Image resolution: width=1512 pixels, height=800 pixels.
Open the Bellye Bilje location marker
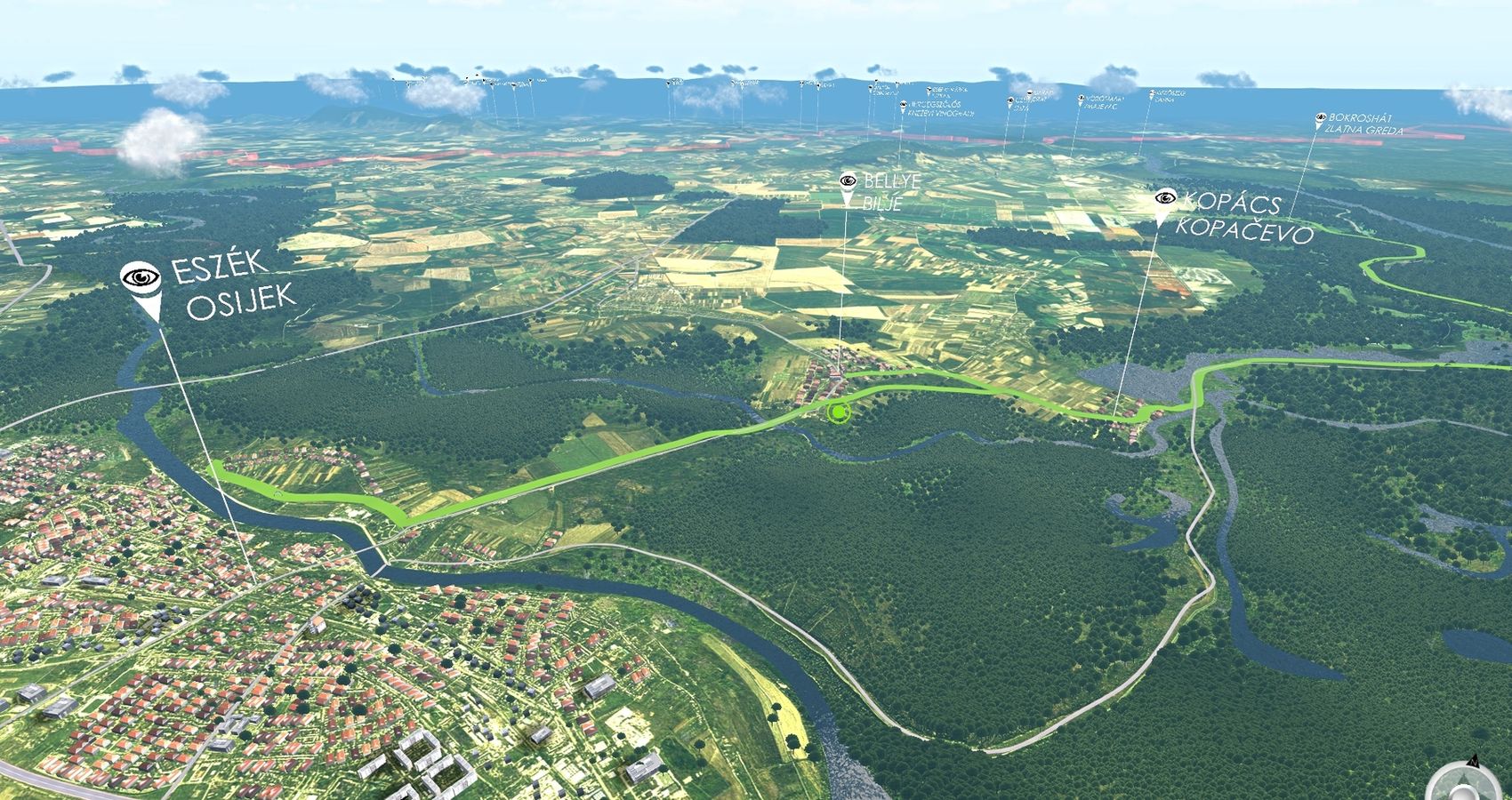[x=846, y=181]
